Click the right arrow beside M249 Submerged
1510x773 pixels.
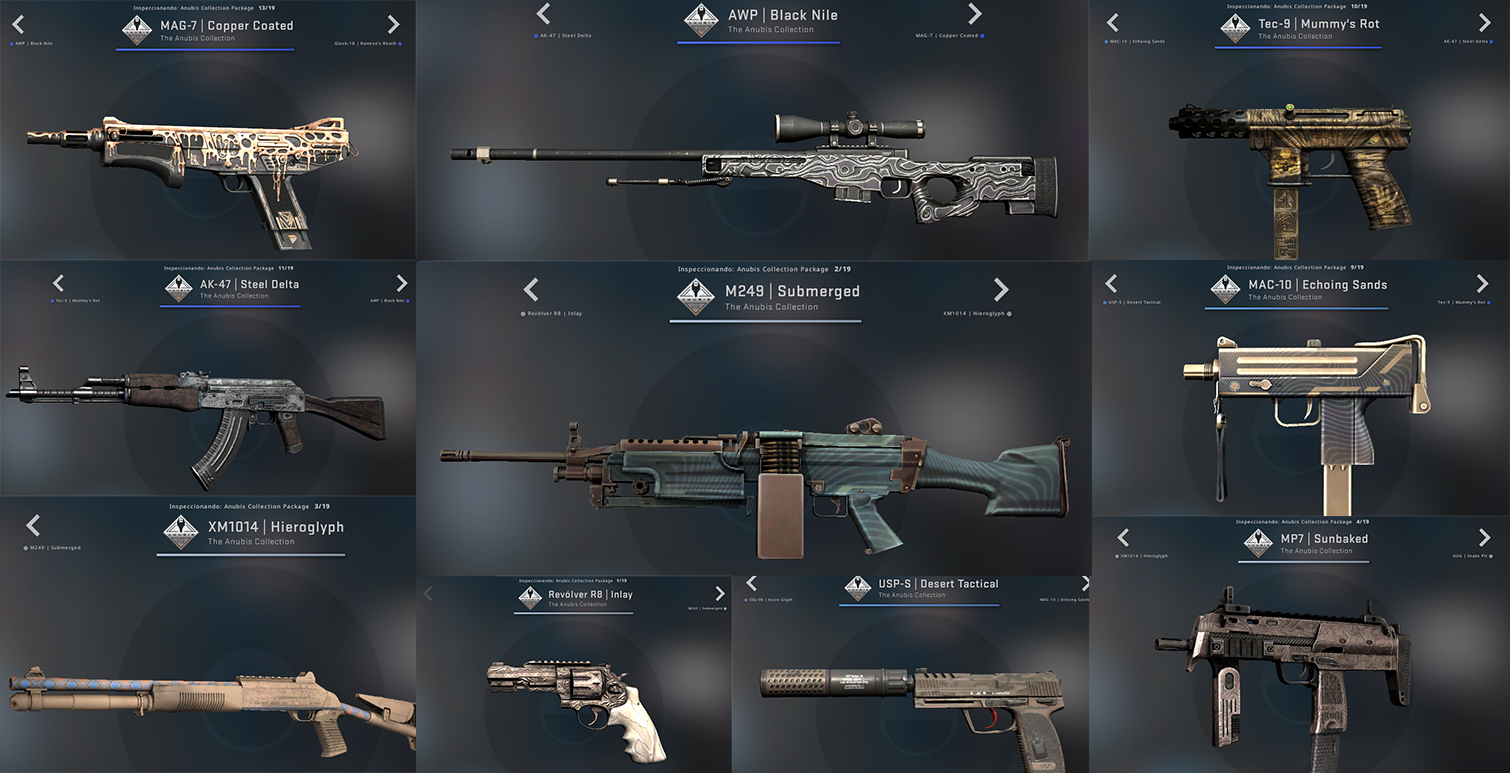(x=1001, y=290)
